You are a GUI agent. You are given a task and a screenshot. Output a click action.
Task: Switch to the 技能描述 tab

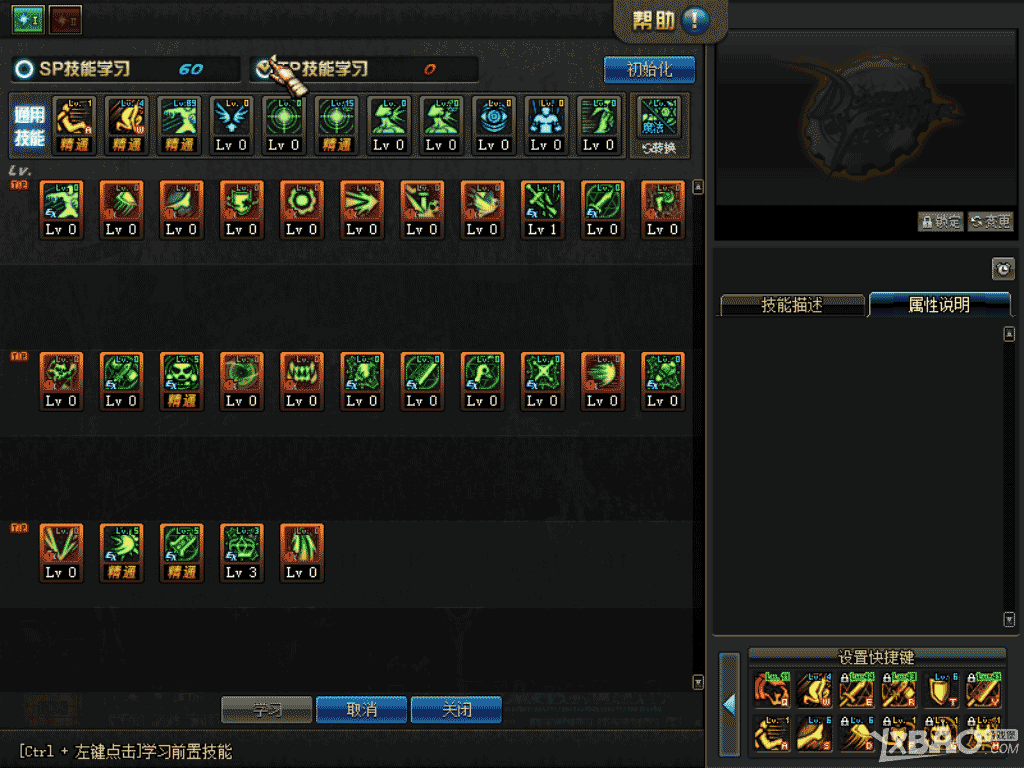[791, 305]
